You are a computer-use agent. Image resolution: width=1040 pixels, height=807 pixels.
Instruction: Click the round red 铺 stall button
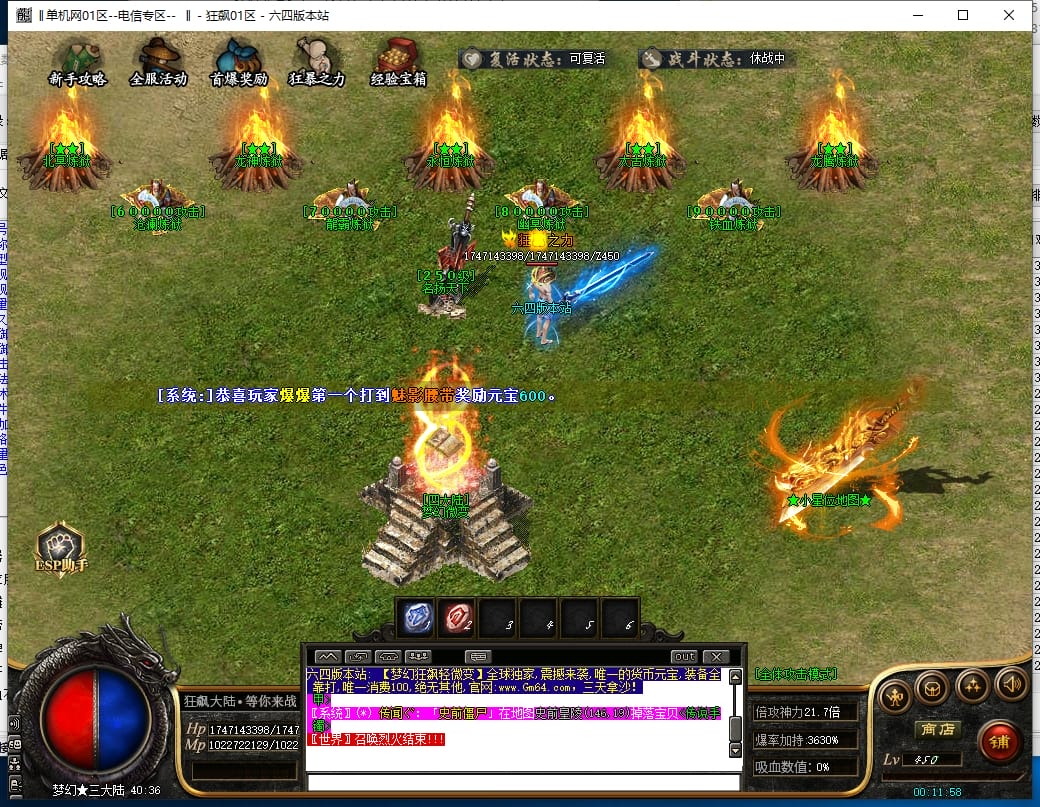[x=998, y=741]
